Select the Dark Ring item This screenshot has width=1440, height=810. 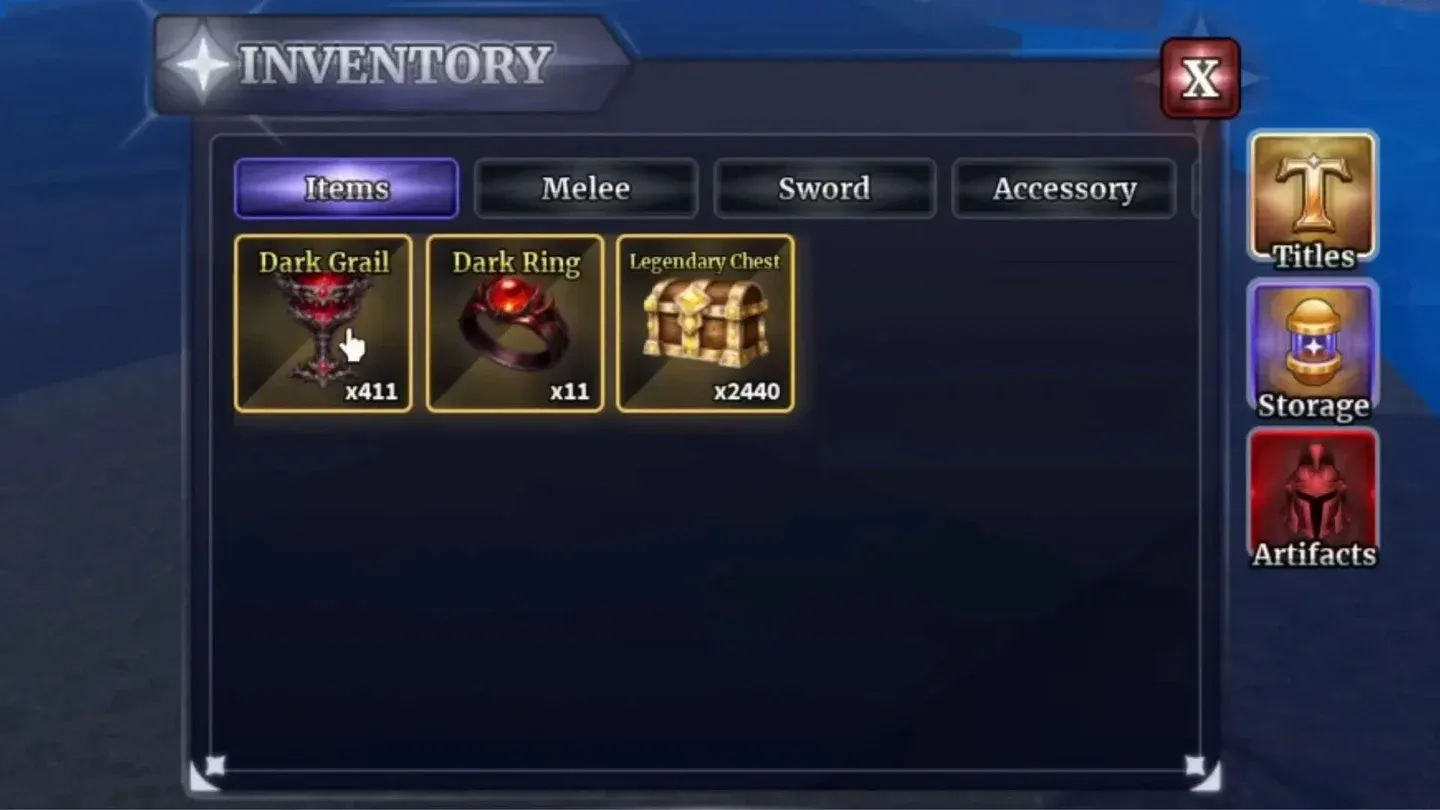pyautogui.click(x=516, y=325)
